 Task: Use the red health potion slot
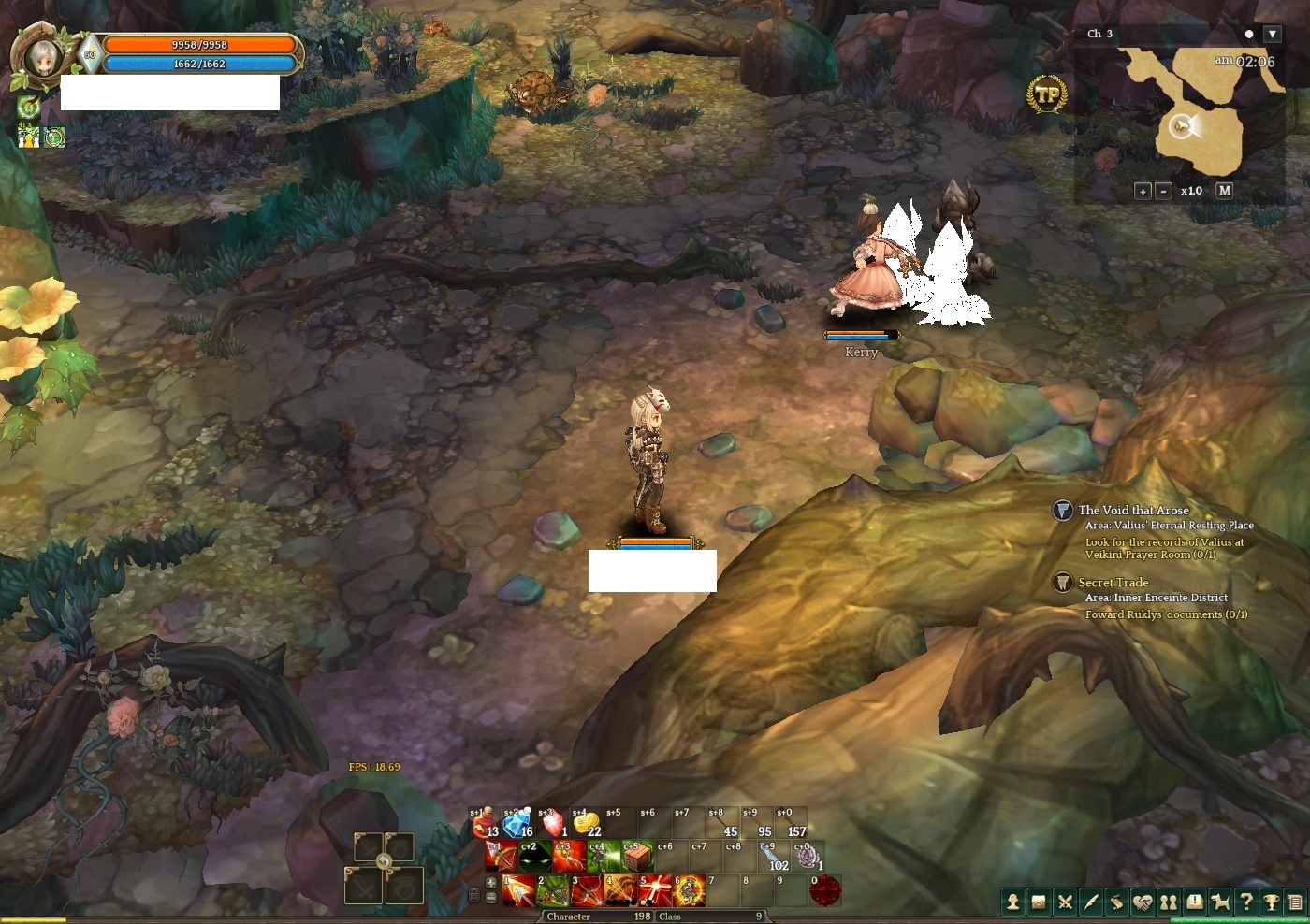[484, 824]
